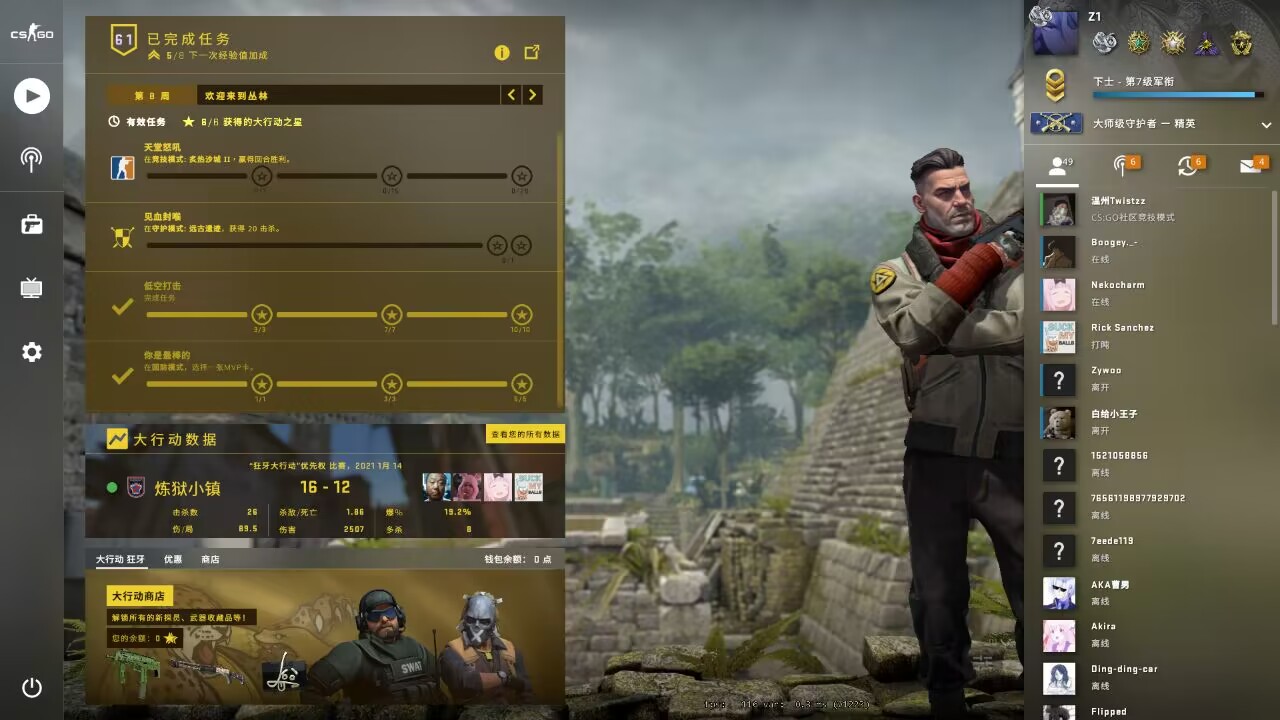
Task: Open friends list icon showing 49
Action: [1058, 167]
